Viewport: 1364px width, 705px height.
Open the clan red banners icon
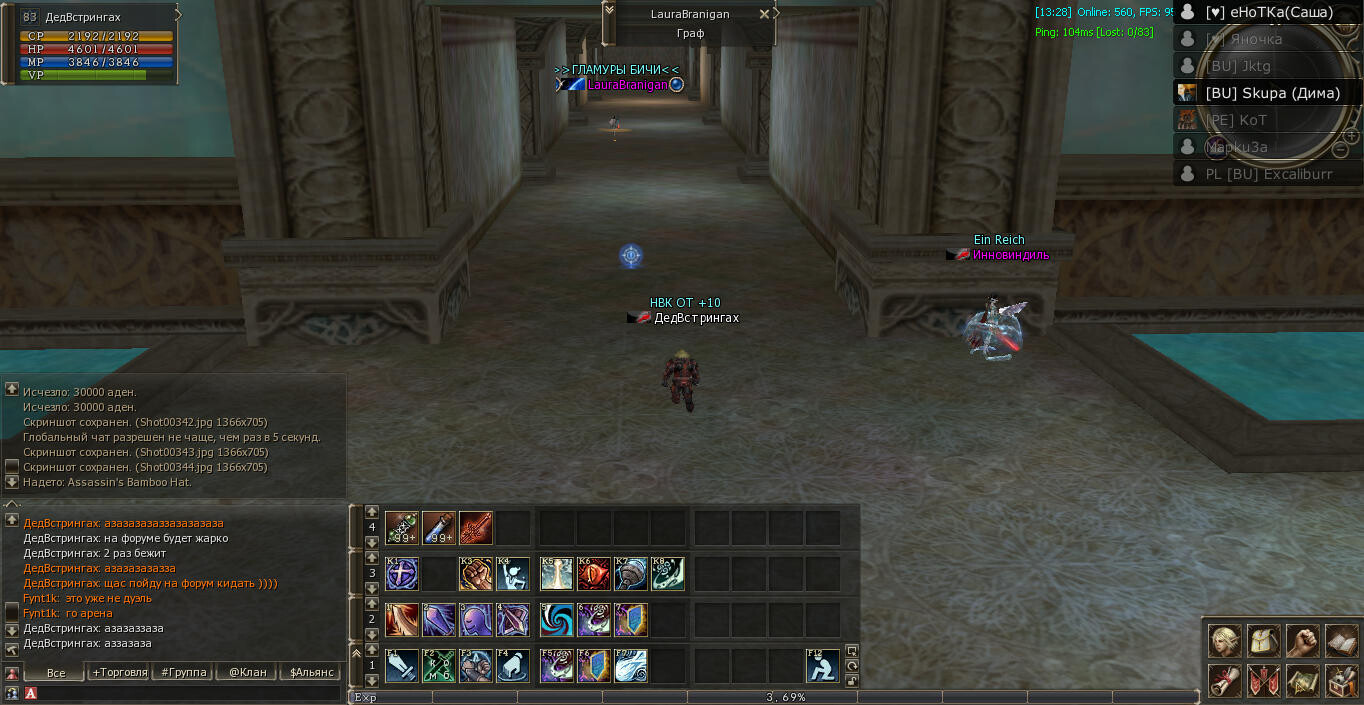point(1263,680)
